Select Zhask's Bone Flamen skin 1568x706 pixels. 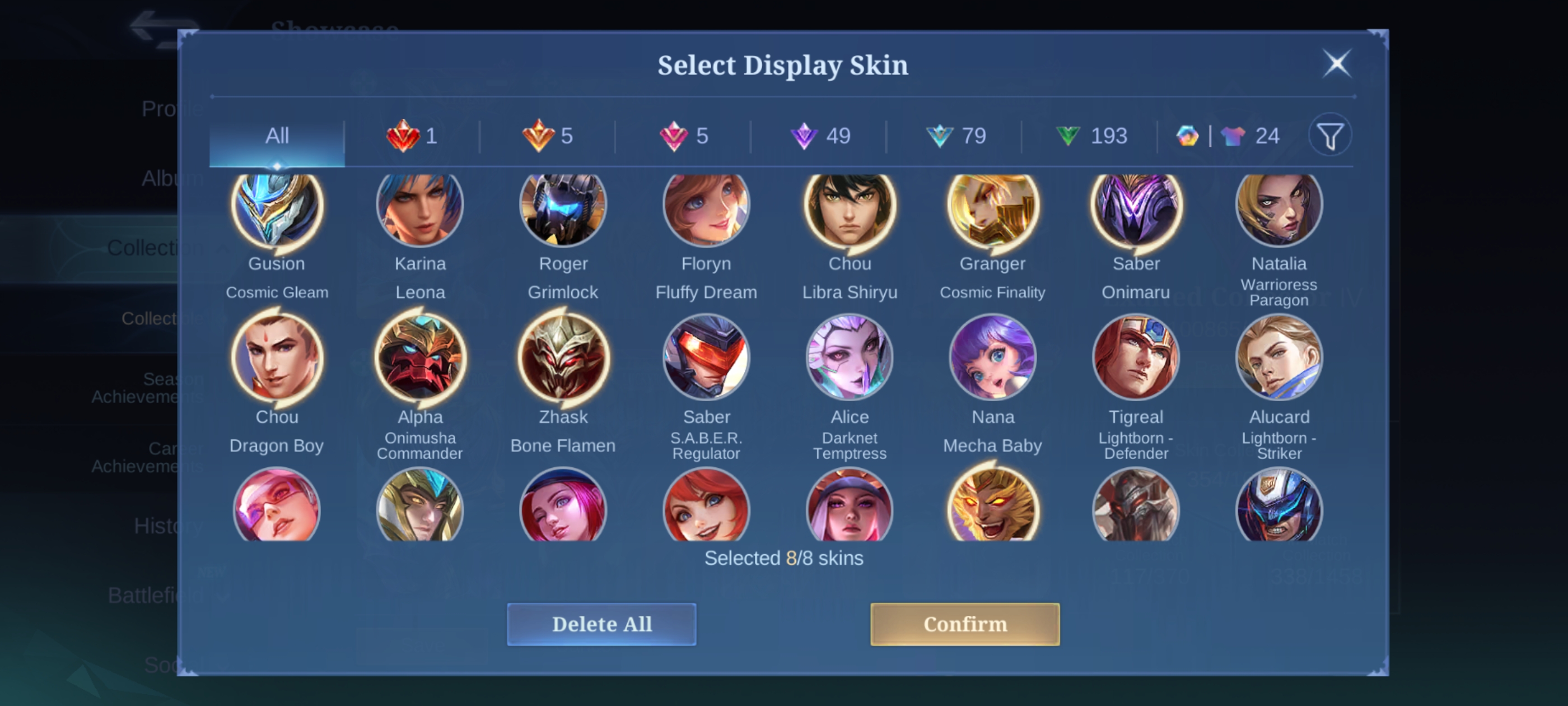click(x=563, y=358)
